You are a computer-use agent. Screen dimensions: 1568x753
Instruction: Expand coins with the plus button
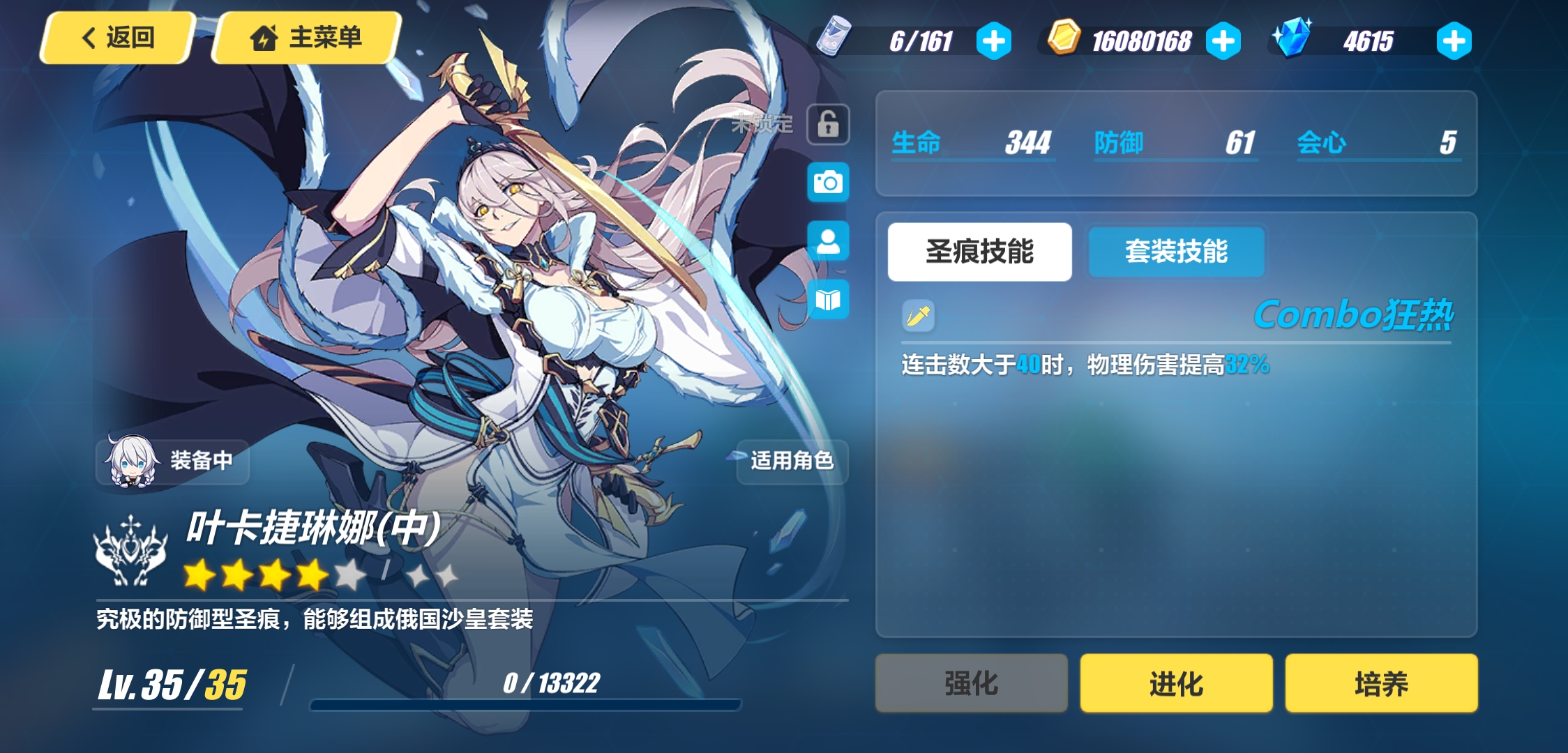pos(1225,40)
